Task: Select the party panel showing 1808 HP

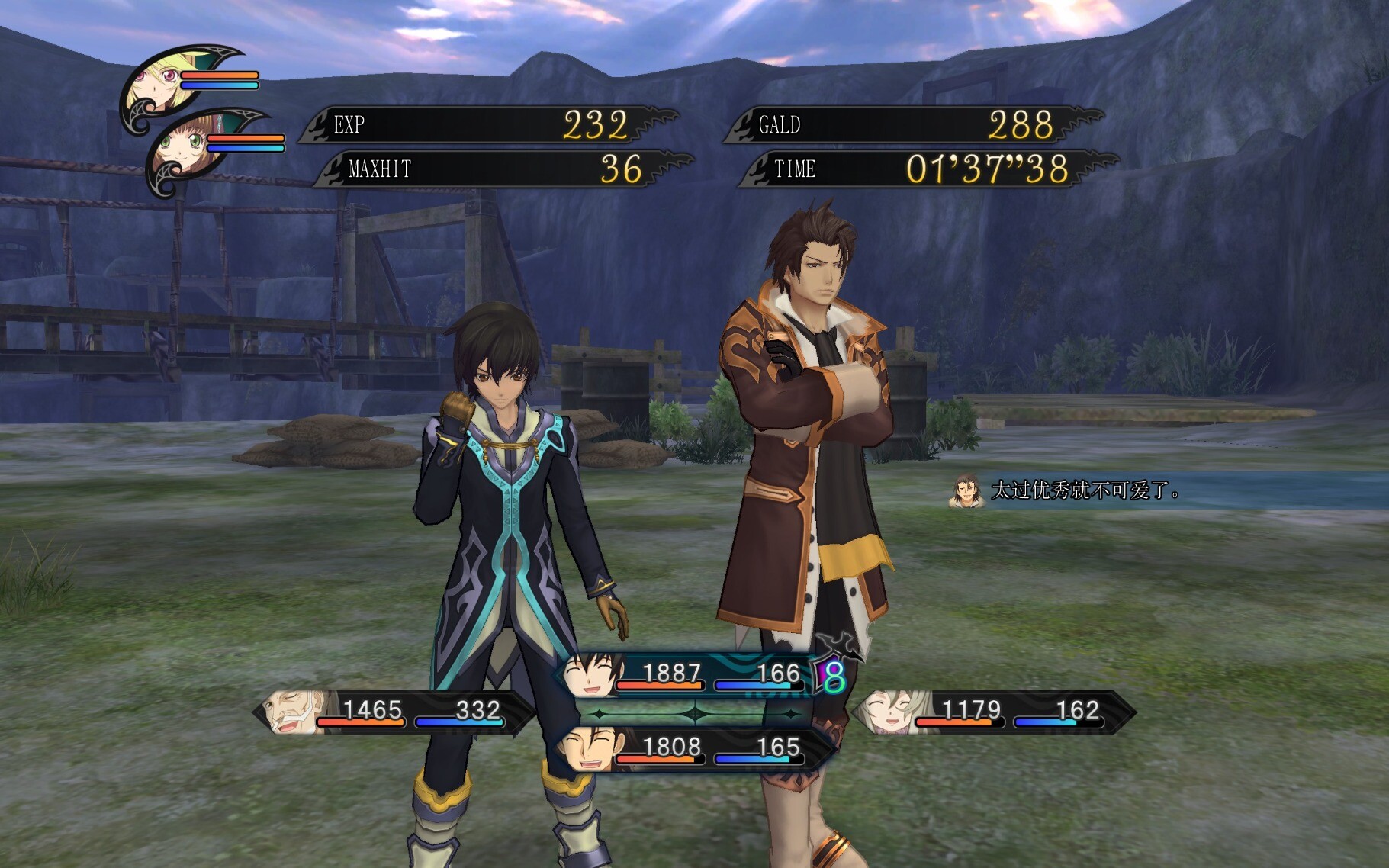Action: (x=690, y=748)
